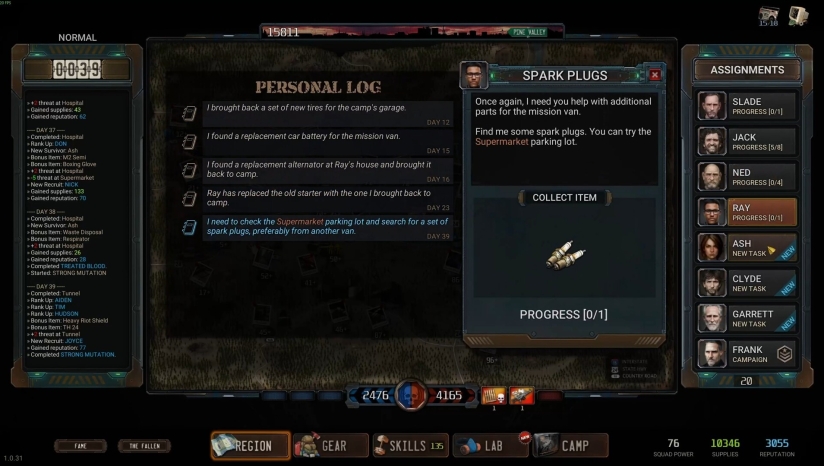Close the Spark Plugs task window
This screenshot has width=824, height=466.
[654, 75]
